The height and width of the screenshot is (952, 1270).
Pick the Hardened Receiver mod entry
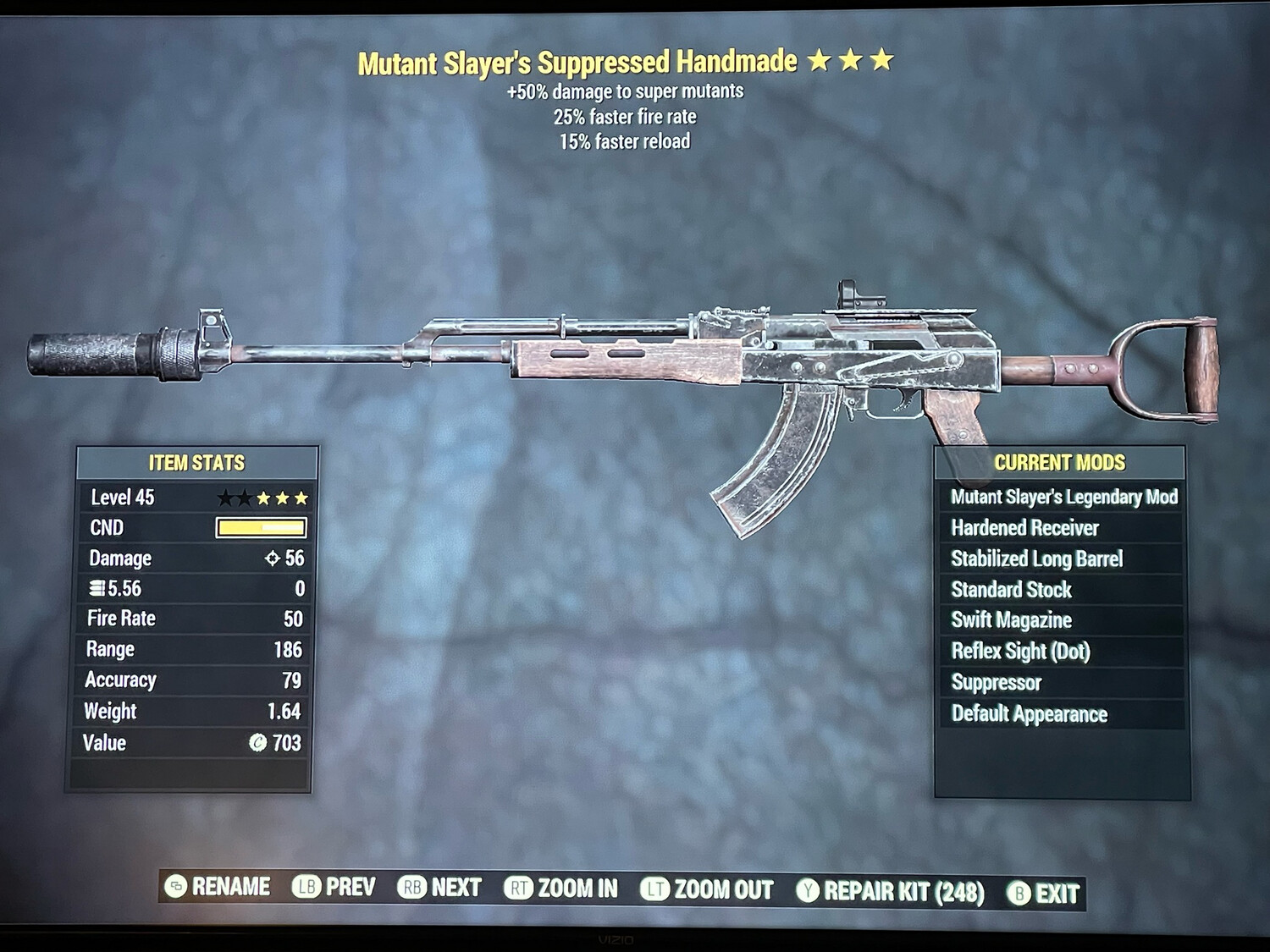pos(1024,528)
